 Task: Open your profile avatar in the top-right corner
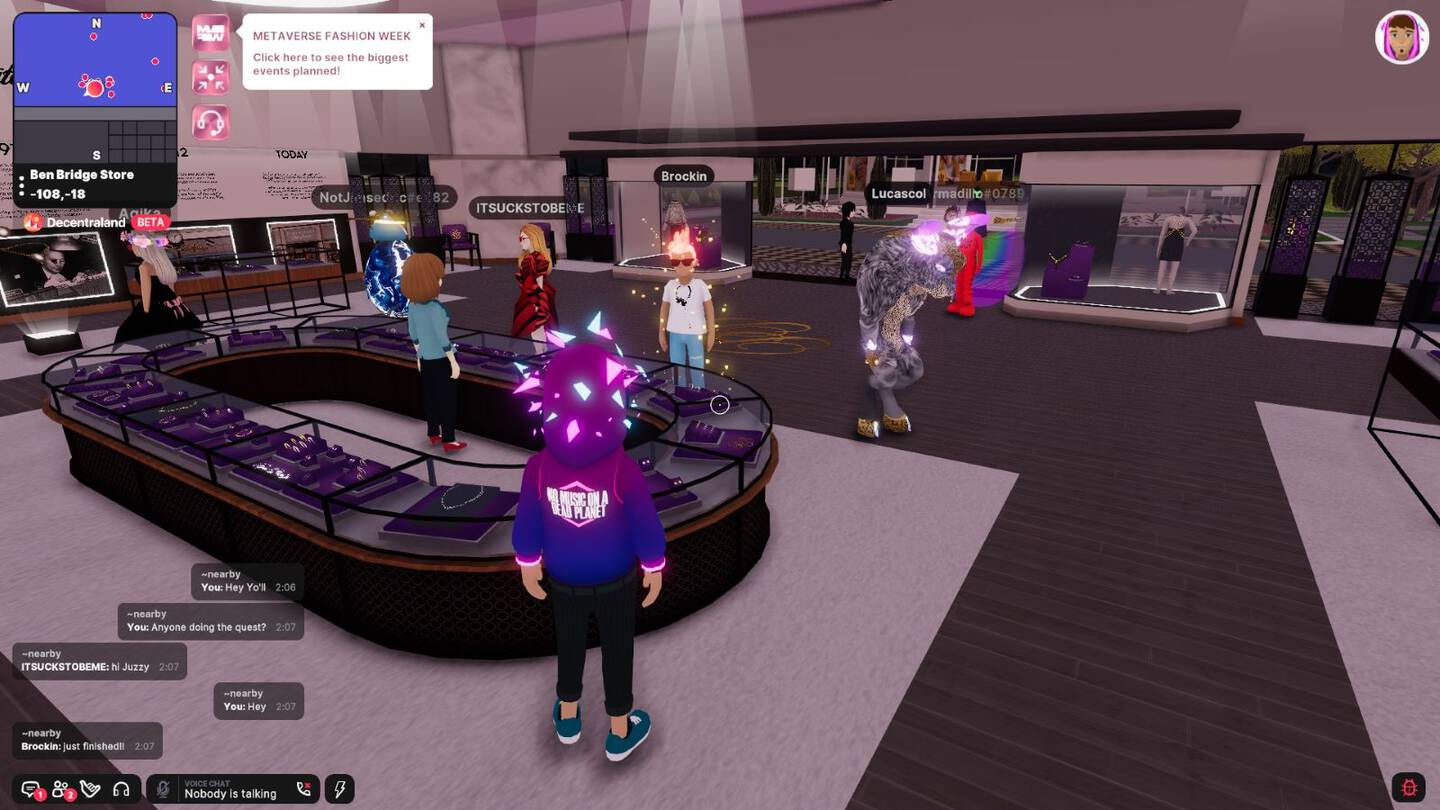(x=1403, y=37)
